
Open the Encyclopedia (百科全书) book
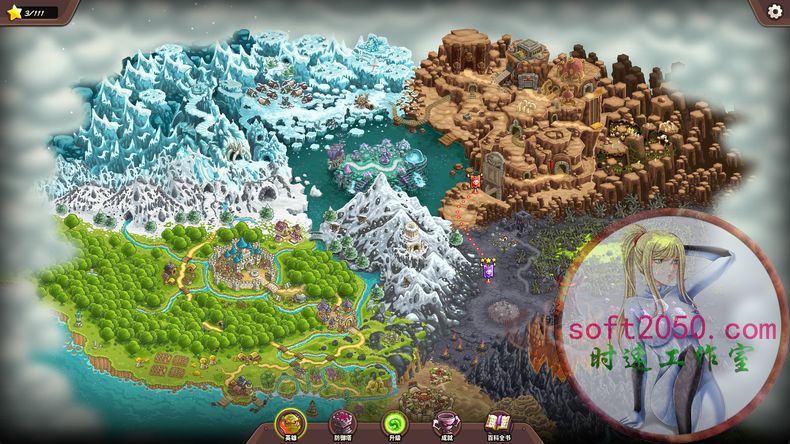[x=498, y=424]
